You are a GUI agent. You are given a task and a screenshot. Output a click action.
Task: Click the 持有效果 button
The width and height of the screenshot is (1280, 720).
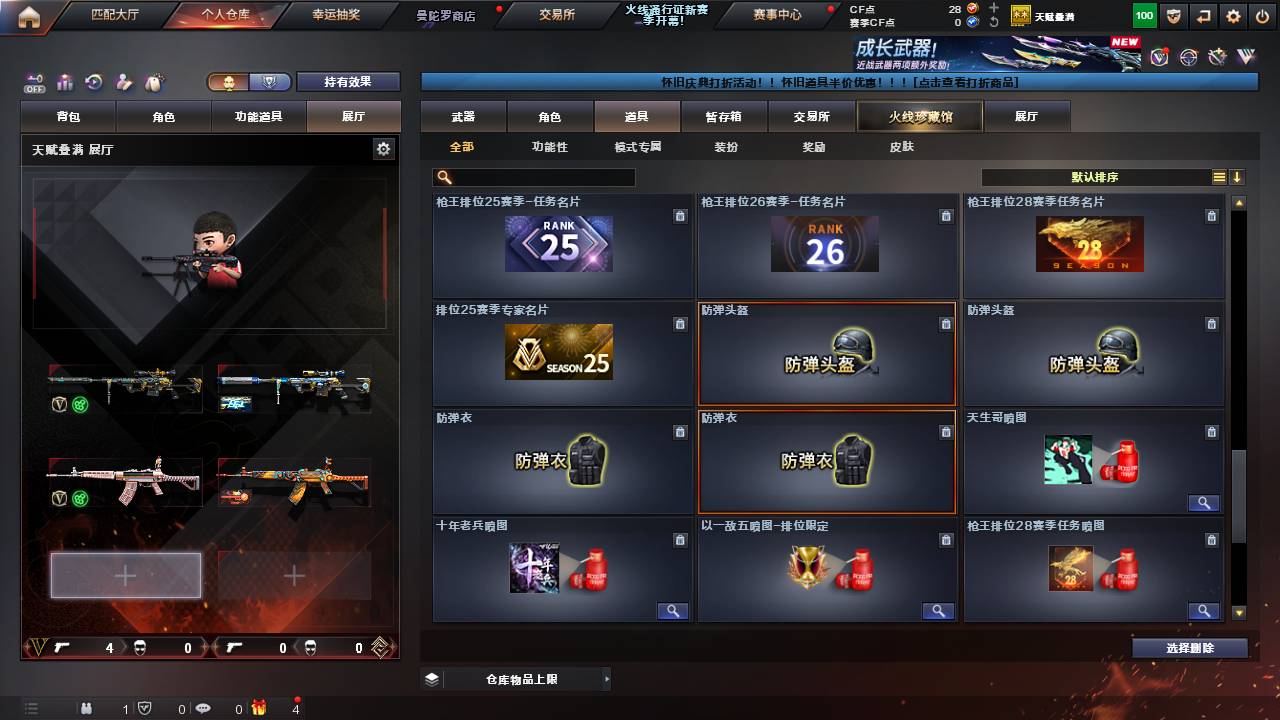point(348,82)
